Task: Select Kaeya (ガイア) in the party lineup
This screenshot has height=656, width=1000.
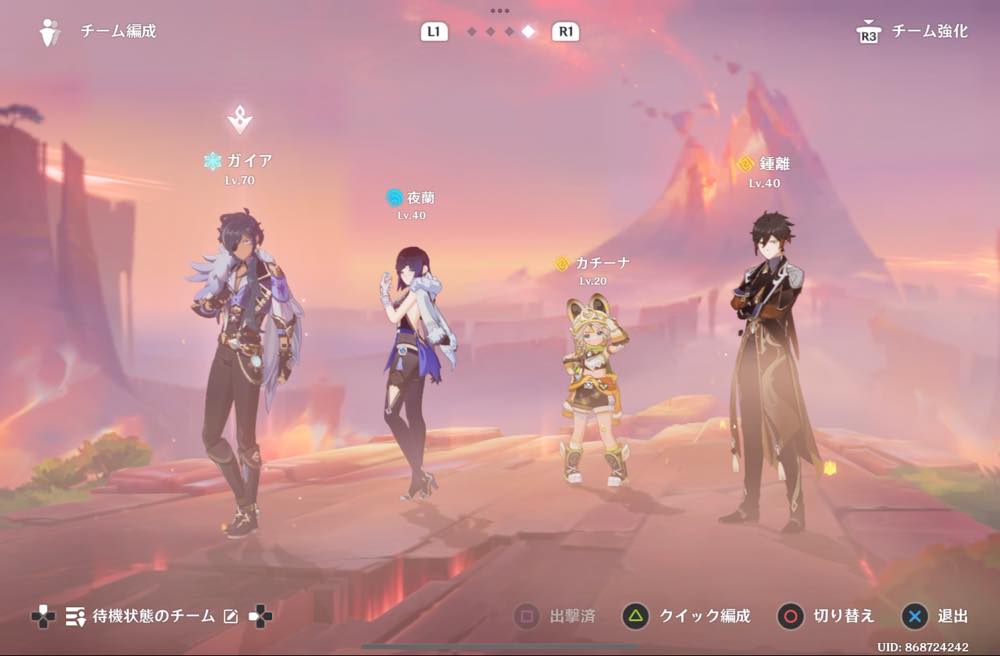Action: [x=242, y=370]
